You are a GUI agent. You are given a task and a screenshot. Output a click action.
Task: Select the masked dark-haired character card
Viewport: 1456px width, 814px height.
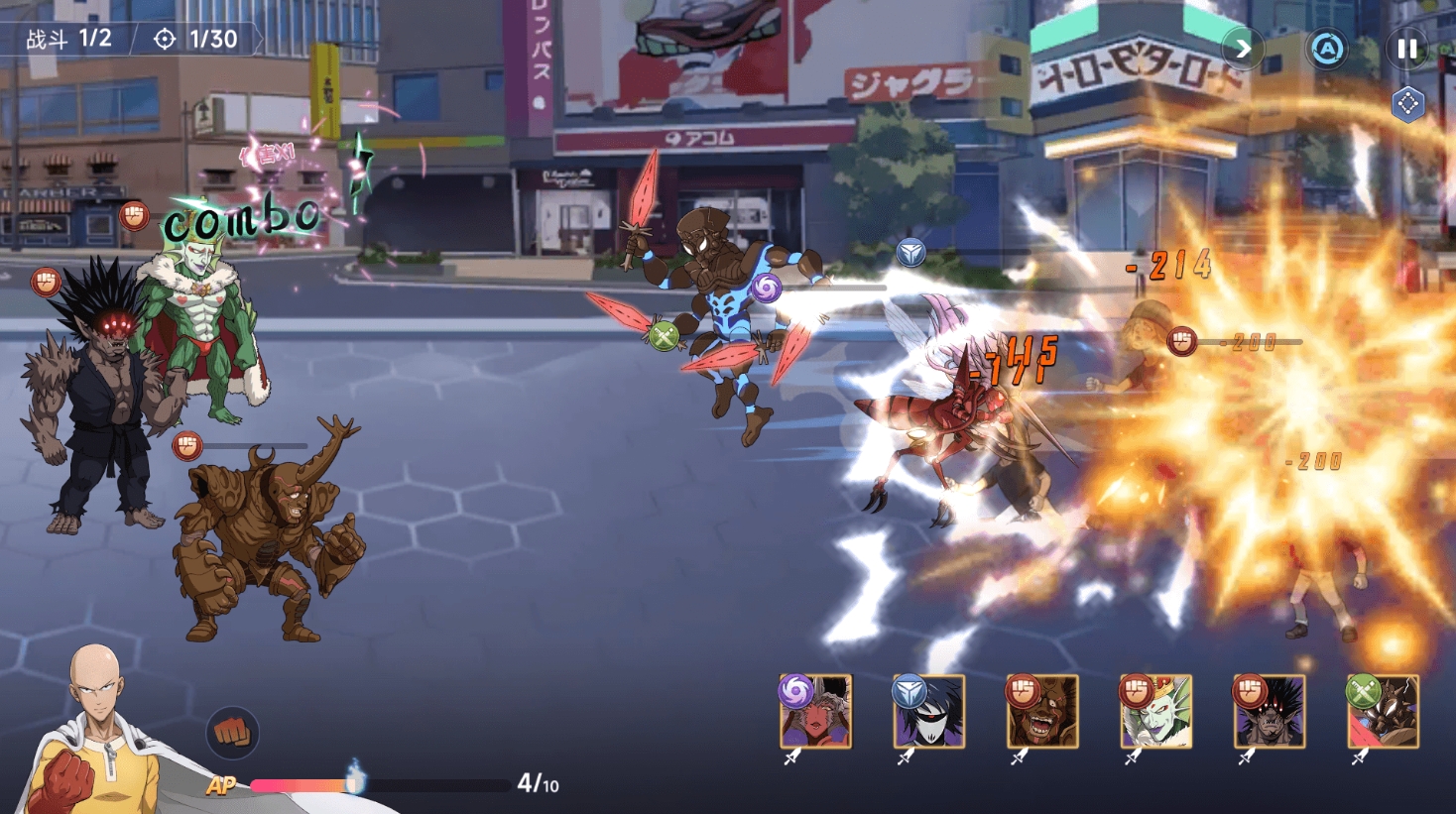(929, 712)
